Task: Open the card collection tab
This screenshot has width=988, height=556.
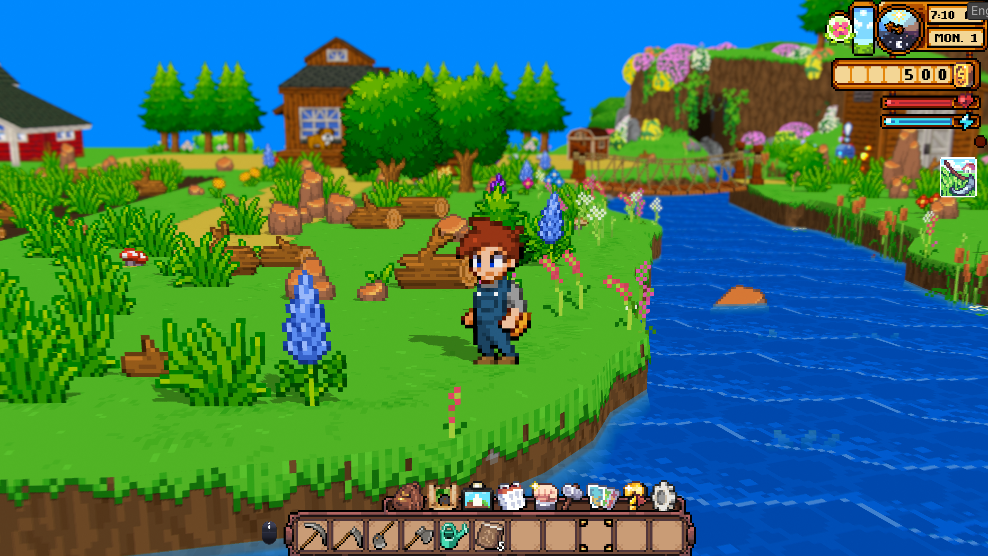Action: click(x=602, y=496)
